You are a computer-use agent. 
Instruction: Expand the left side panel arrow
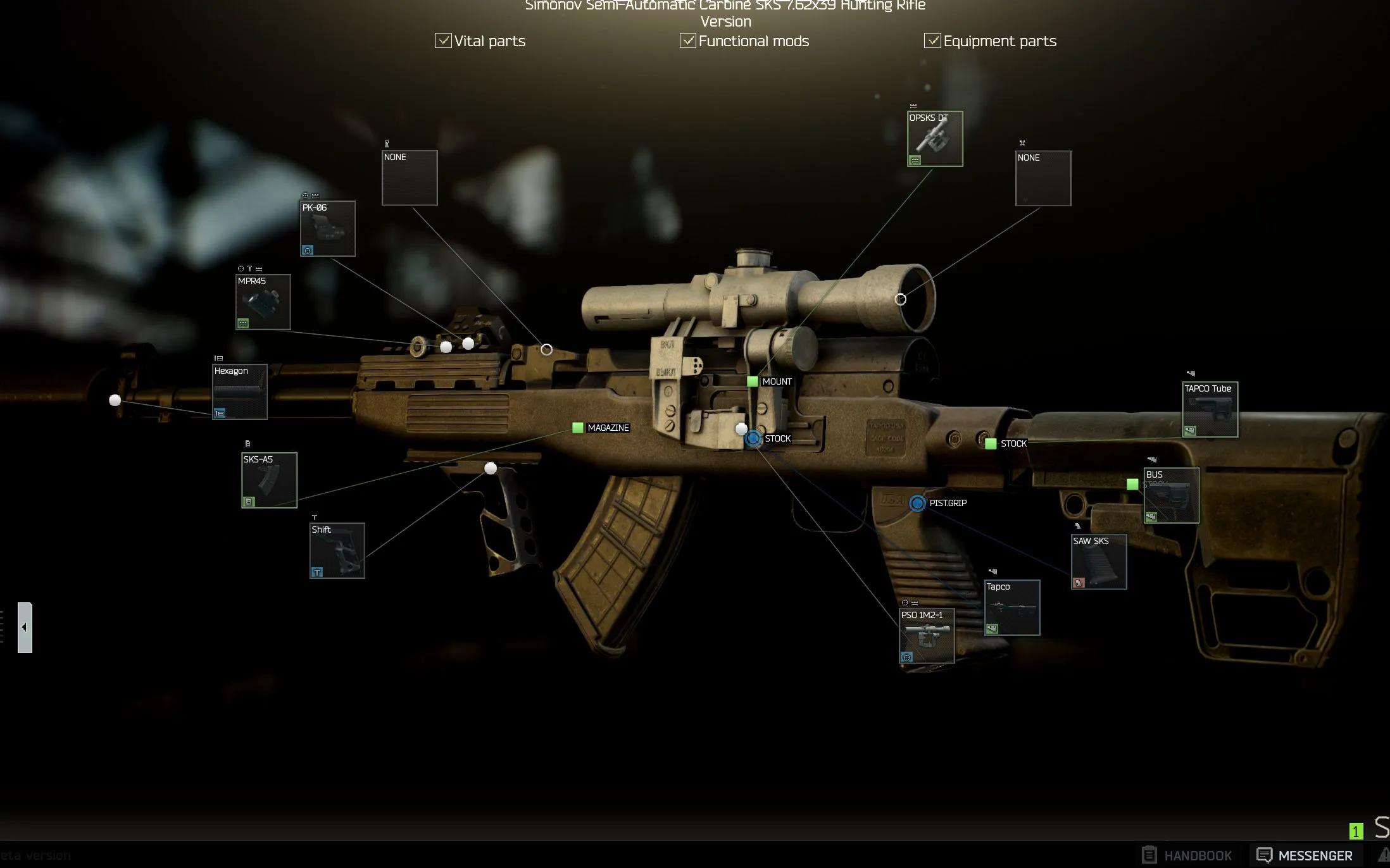[x=24, y=627]
